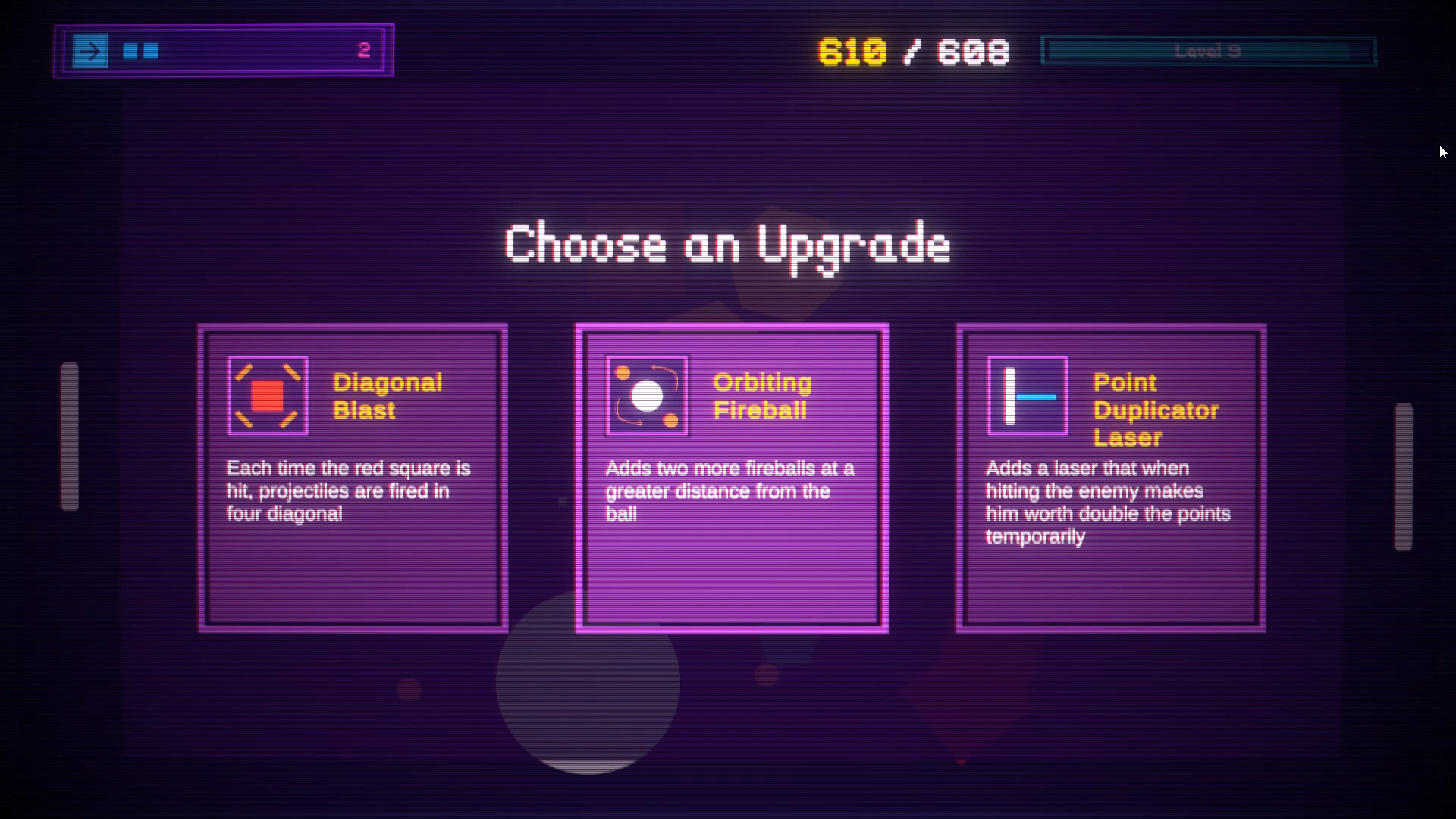Click the Diagonal Blast title text
The image size is (1456, 819).
(x=388, y=396)
